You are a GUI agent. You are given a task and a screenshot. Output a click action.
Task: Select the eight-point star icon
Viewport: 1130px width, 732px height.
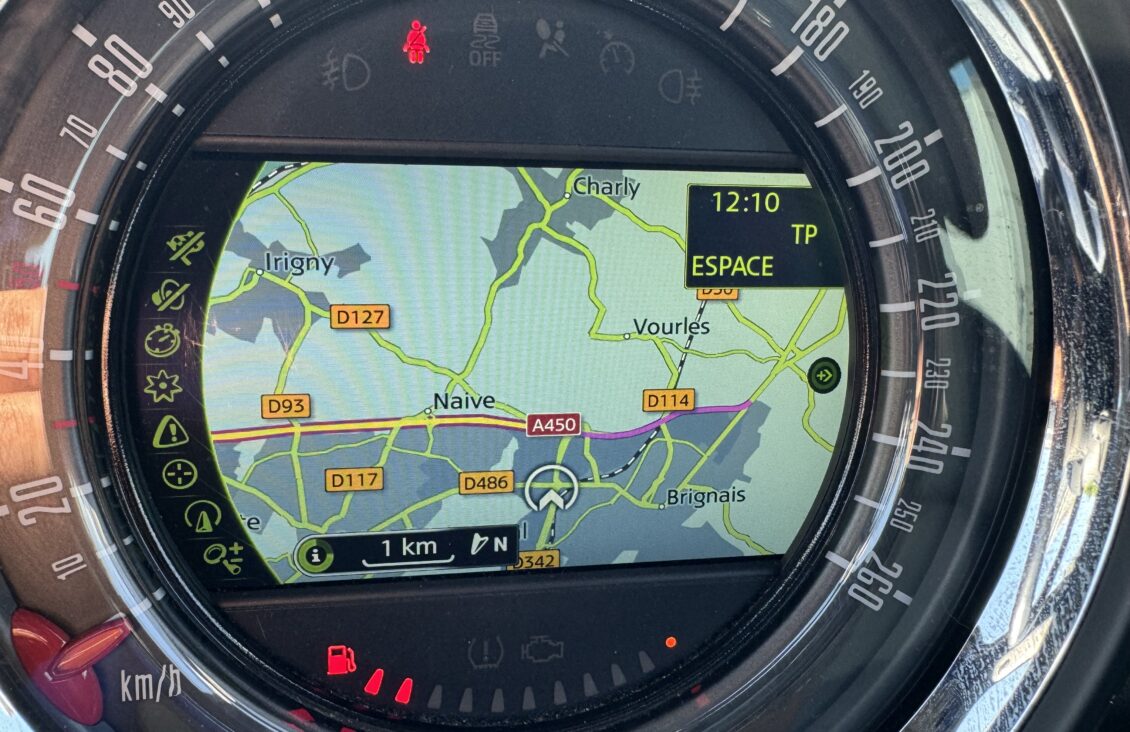[x=163, y=386]
